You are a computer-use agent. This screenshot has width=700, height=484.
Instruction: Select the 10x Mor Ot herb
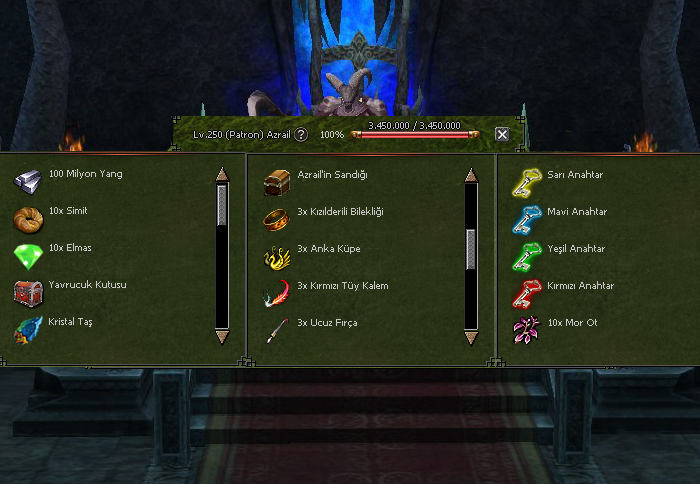pyautogui.click(x=526, y=330)
